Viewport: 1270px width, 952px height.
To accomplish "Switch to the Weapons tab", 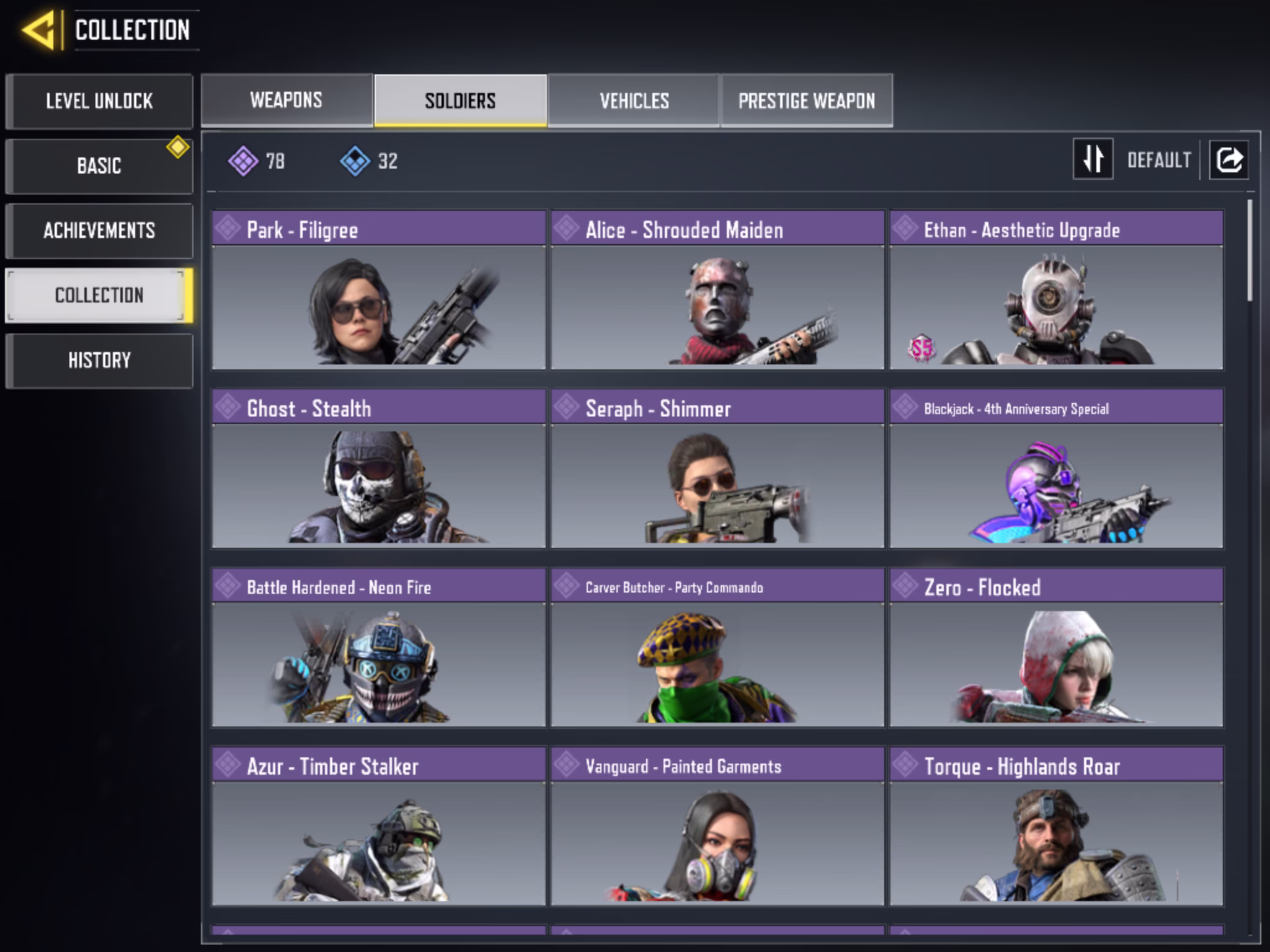I will click(286, 100).
